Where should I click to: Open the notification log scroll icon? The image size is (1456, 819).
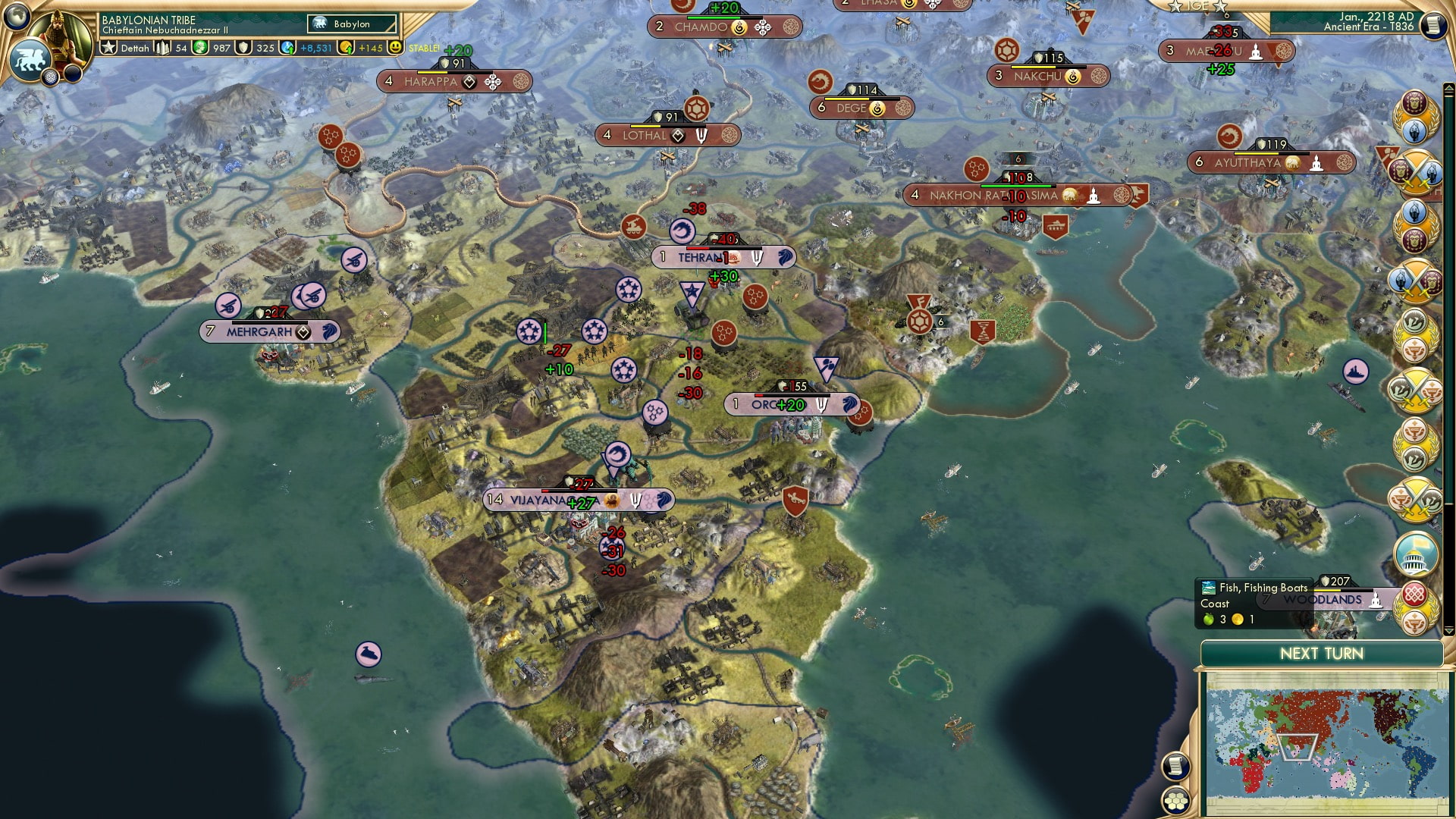point(1175,766)
